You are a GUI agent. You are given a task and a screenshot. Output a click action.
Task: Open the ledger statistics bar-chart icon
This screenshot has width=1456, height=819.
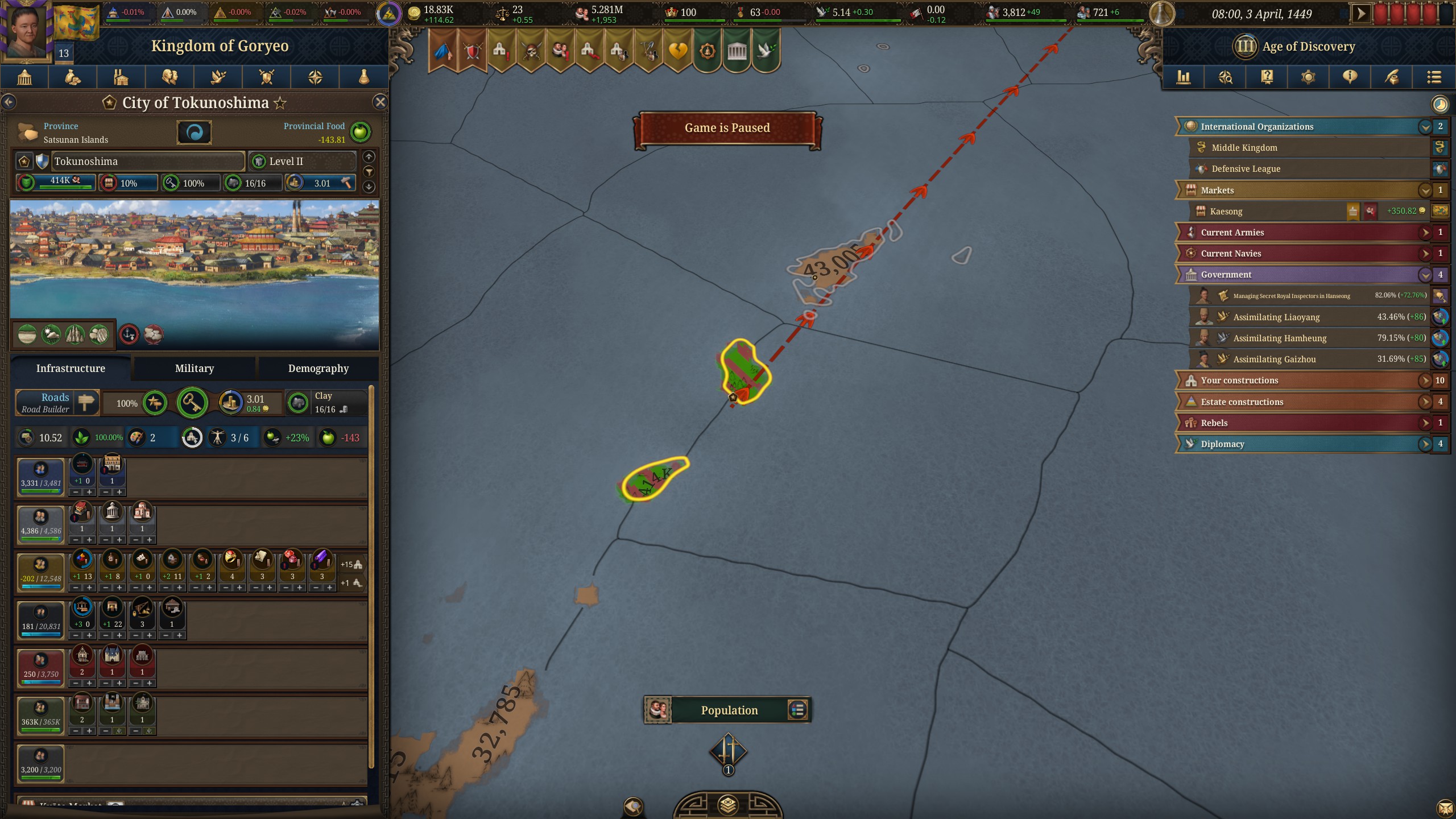(1184, 77)
